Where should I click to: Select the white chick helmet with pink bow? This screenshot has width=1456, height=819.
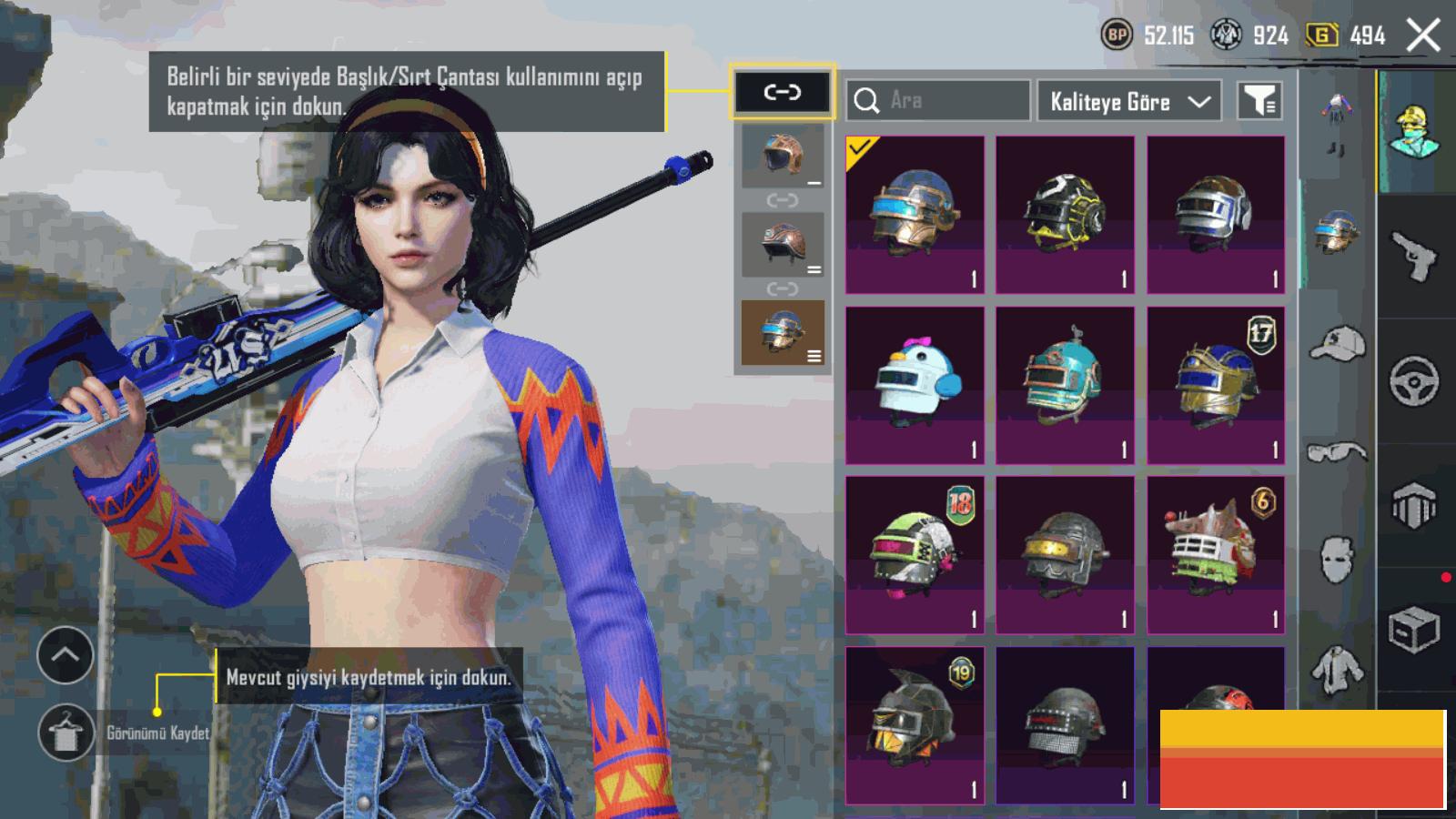coord(915,385)
